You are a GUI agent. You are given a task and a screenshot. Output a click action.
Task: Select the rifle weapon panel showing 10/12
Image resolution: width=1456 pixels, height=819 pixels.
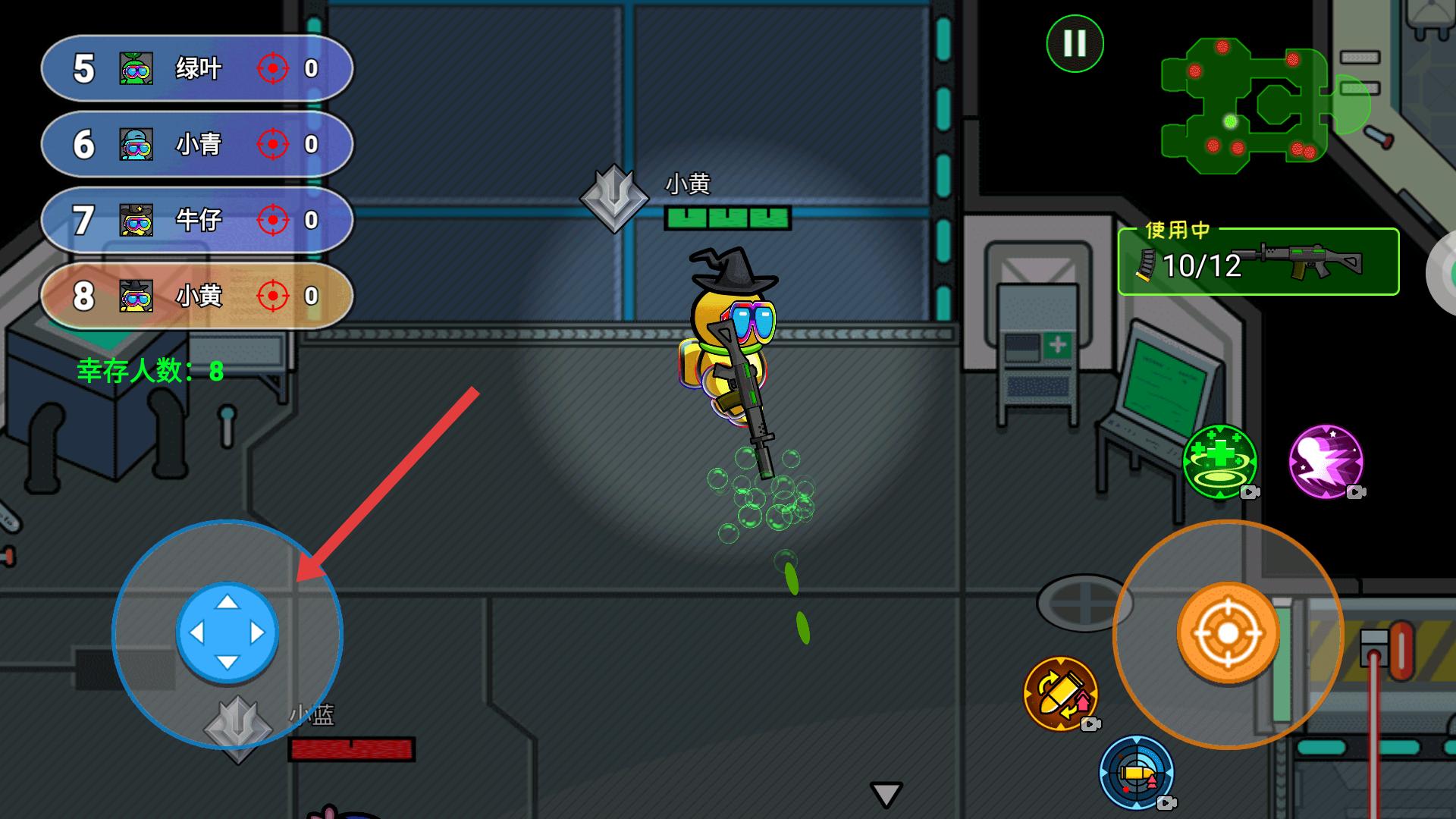(1257, 262)
